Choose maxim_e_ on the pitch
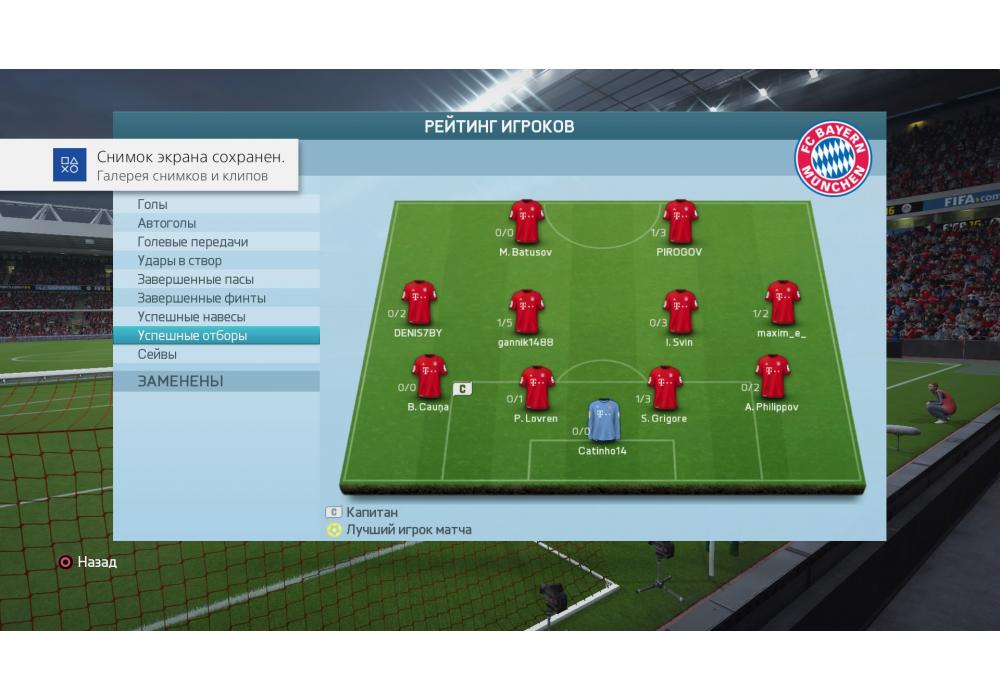1000x700 pixels. point(782,302)
